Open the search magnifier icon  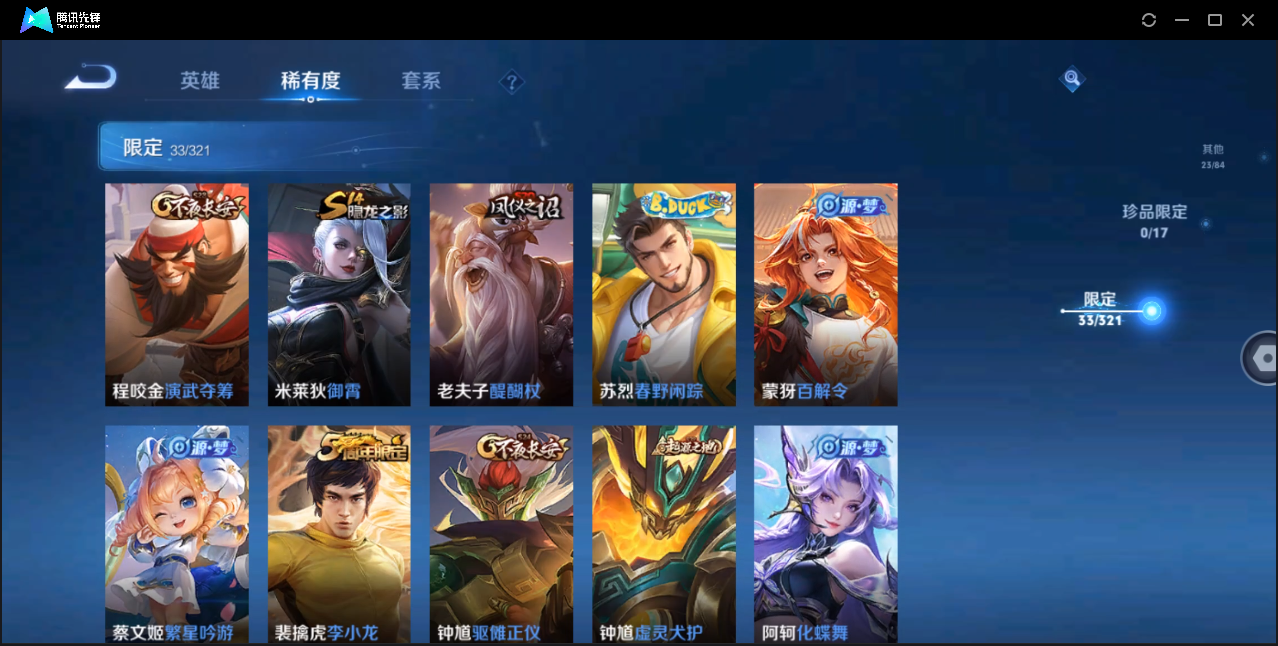click(x=1072, y=78)
